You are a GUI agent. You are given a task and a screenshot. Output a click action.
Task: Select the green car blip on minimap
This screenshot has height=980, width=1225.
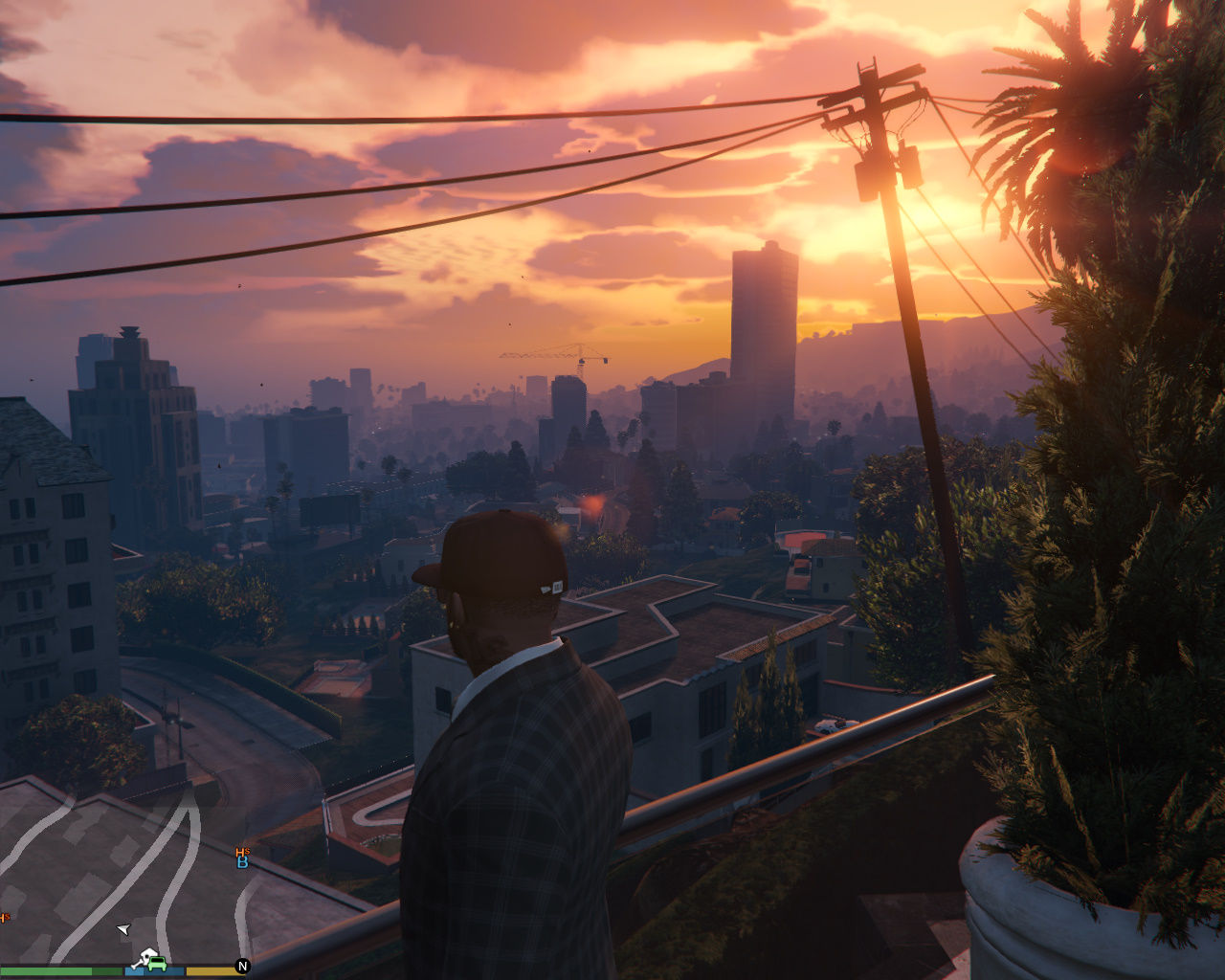coord(158,964)
